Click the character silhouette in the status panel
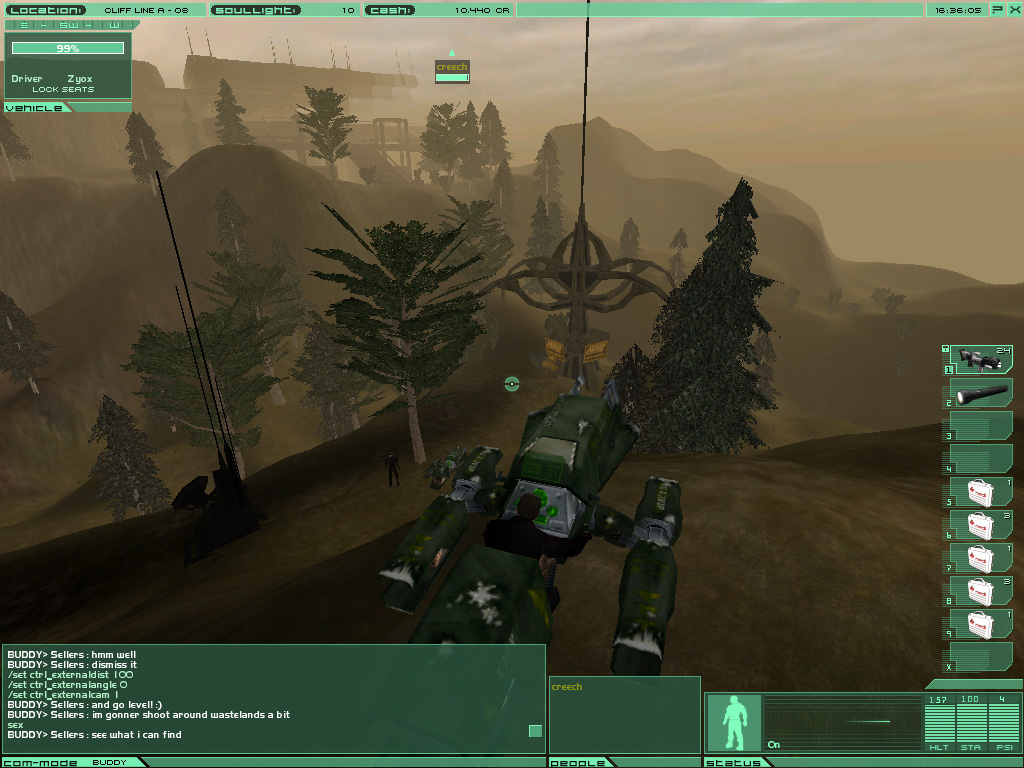The width and height of the screenshot is (1024, 768). pos(735,723)
